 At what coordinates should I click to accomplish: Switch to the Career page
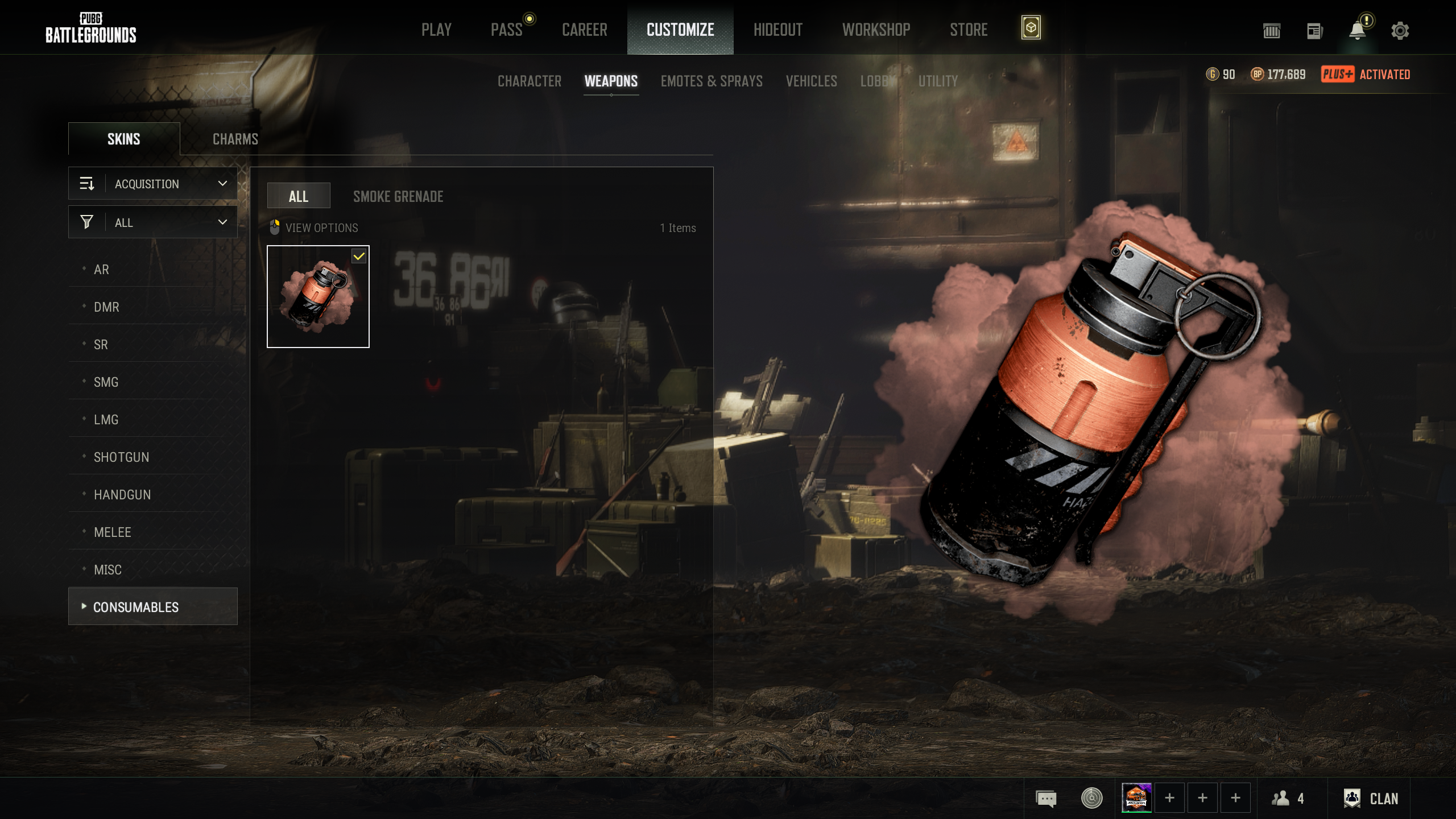tap(584, 30)
